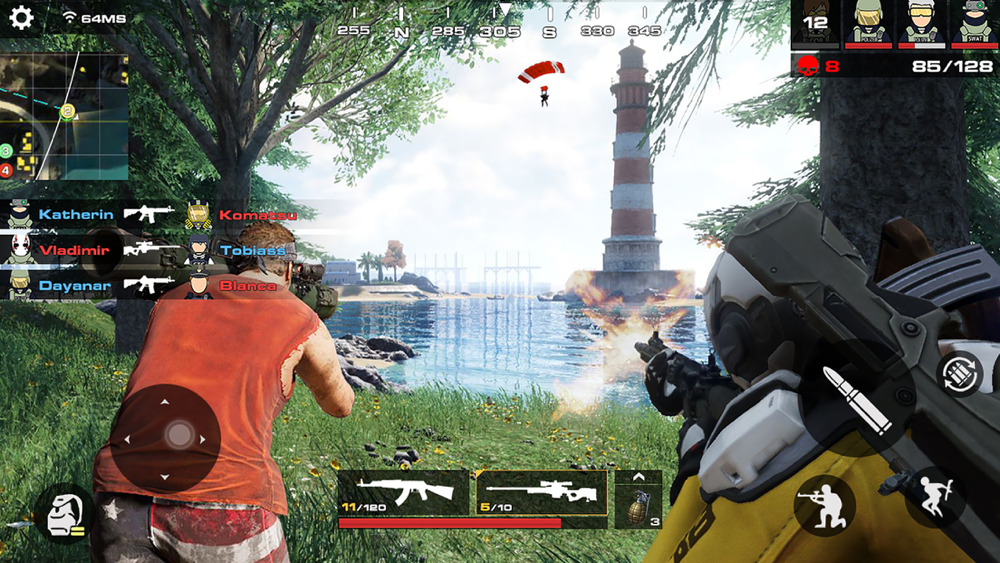
Task: Select the grenade slot
Action: tap(638, 499)
